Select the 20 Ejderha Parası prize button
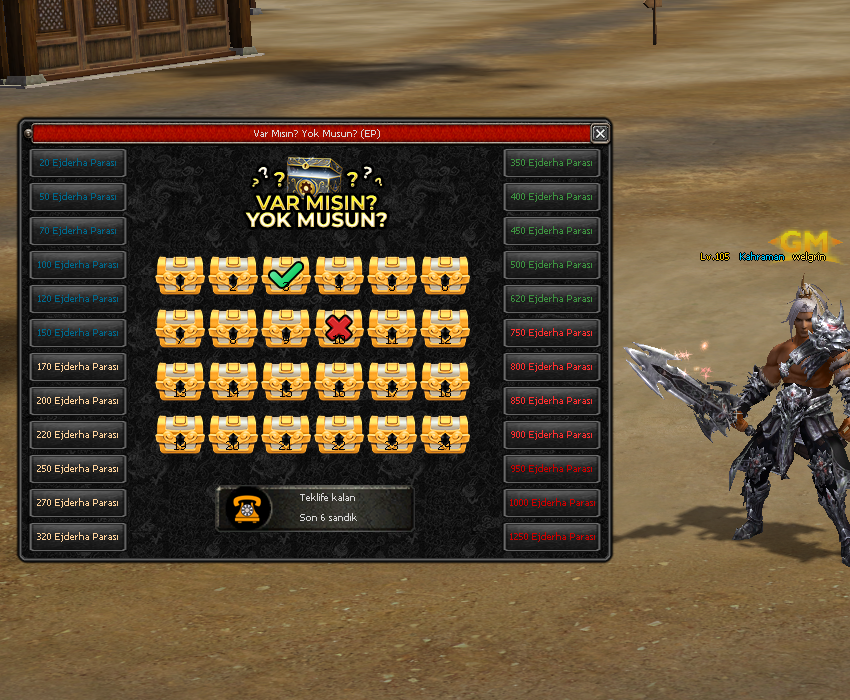 [x=78, y=162]
